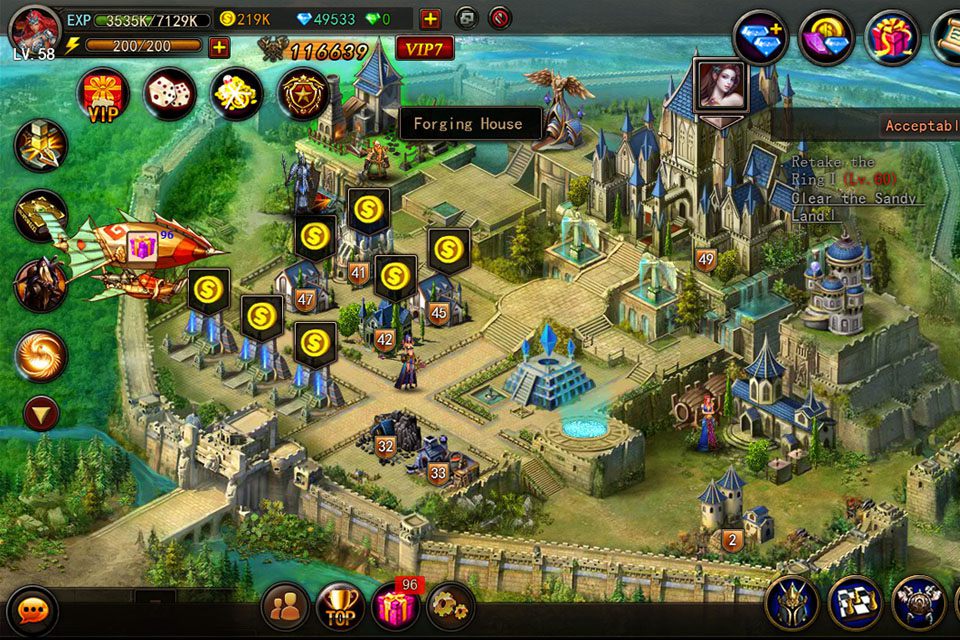The image size is (960, 640).
Task: Open the gears settings icon
Action: click(450, 606)
